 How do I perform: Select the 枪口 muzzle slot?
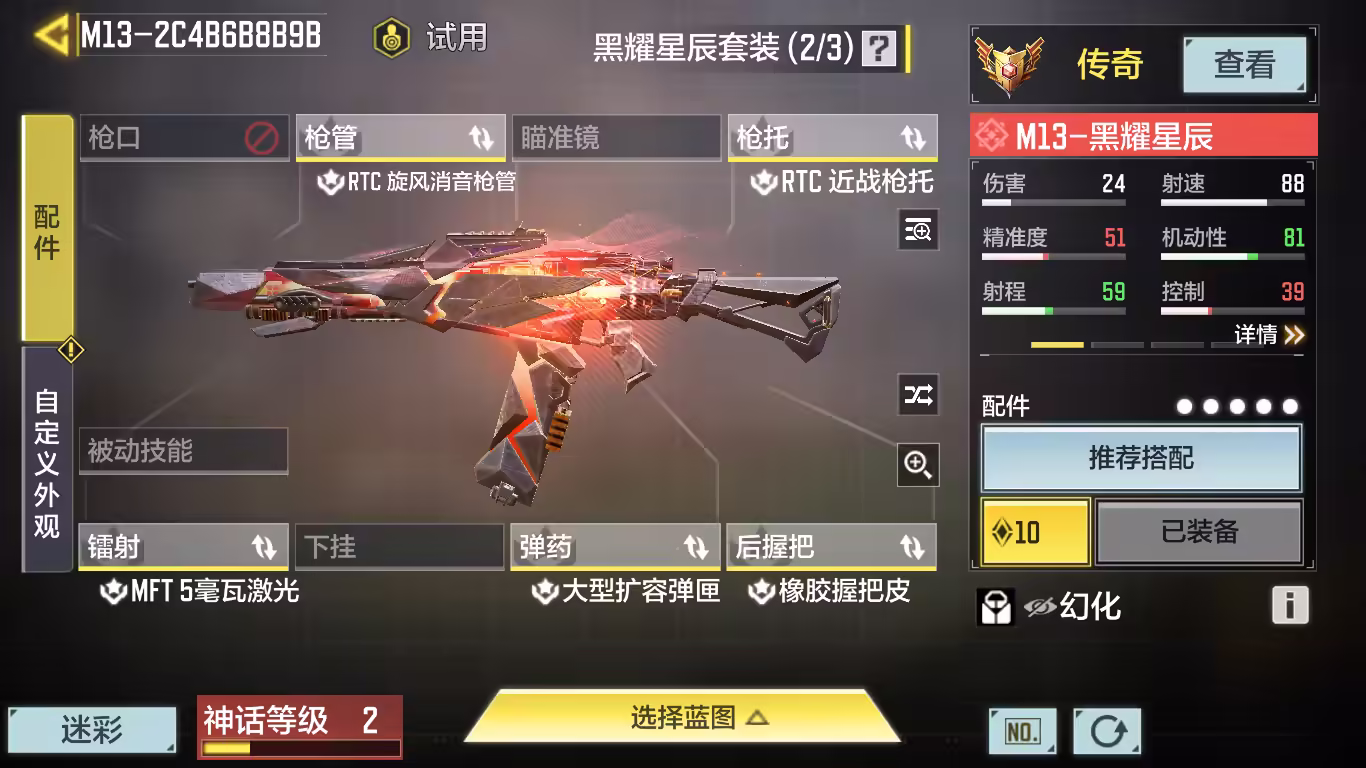click(182, 138)
